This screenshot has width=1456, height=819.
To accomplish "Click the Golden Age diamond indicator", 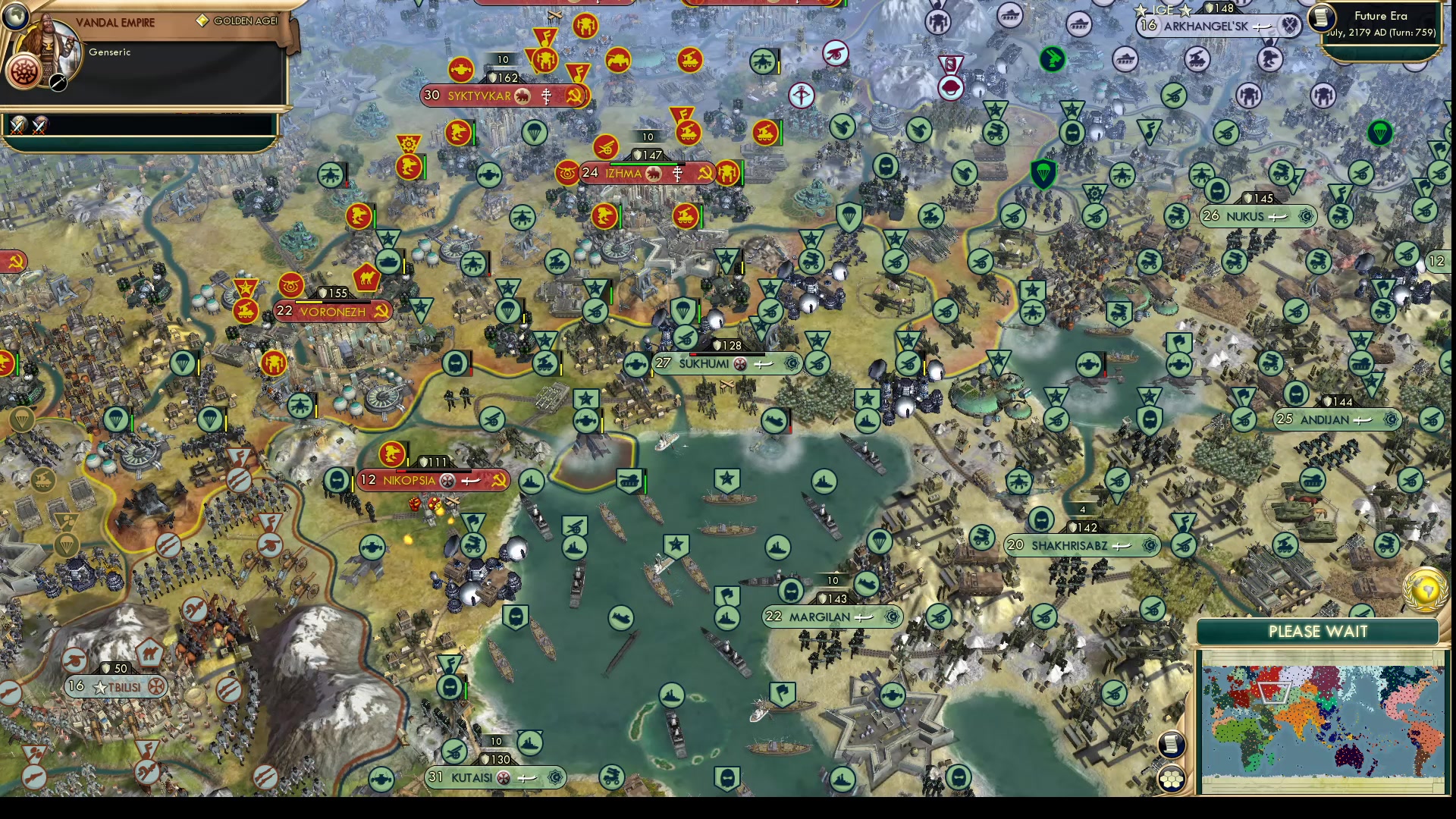I will click(x=202, y=21).
